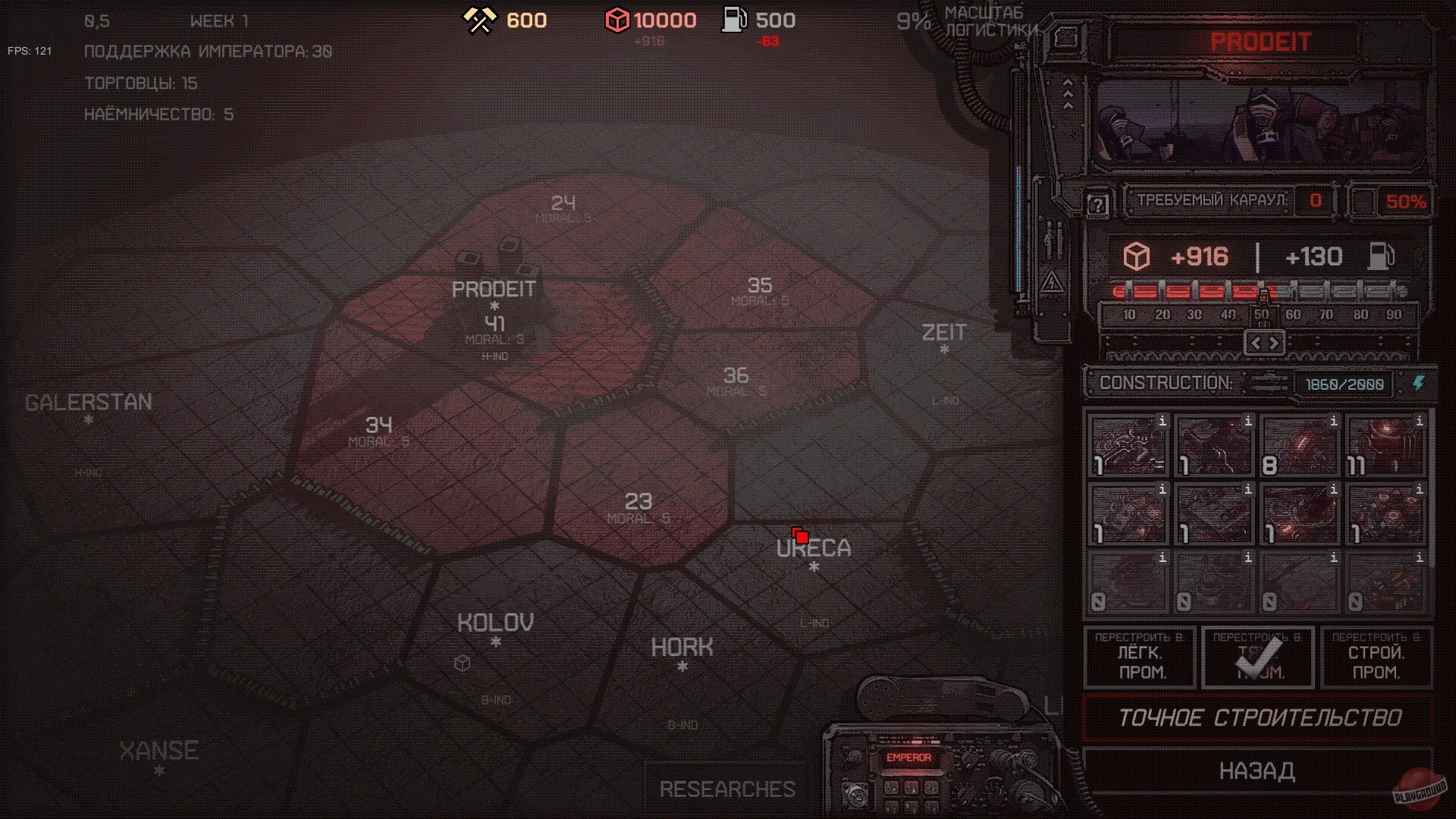Select the construction slot showing count 8
The width and height of the screenshot is (1456, 819).
1300,445
